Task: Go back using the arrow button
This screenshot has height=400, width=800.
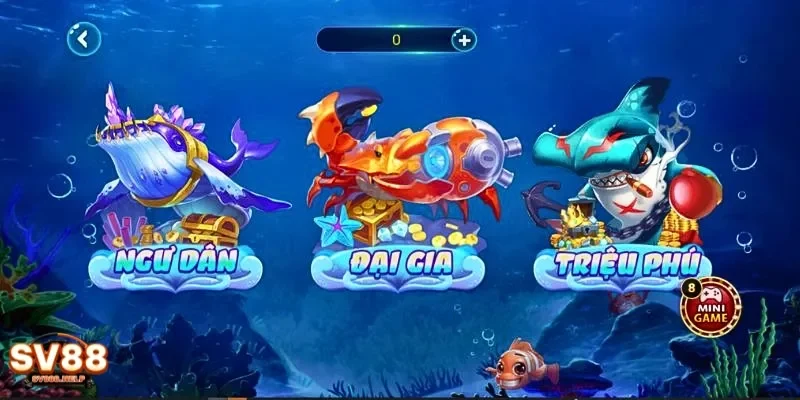Action: (84, 40)
